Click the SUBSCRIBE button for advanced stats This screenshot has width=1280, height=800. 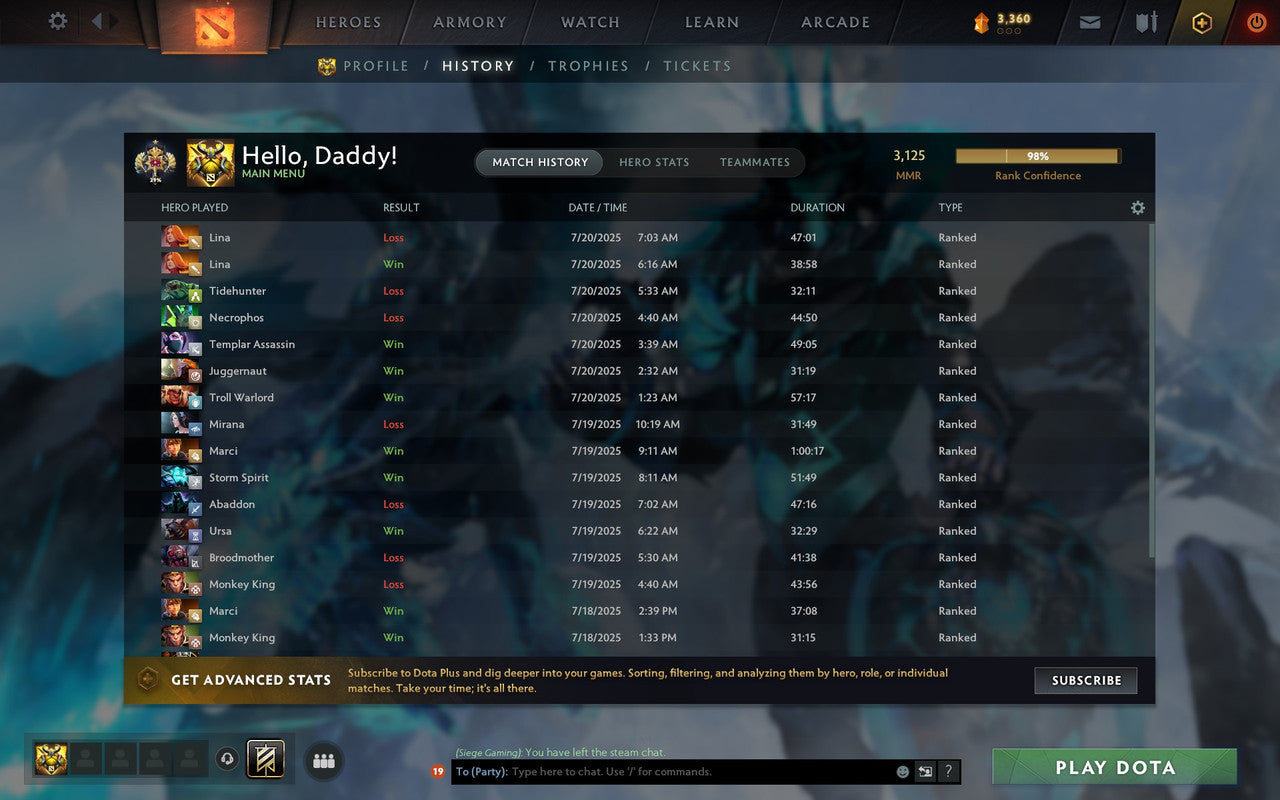click(x=1086, y=680)
